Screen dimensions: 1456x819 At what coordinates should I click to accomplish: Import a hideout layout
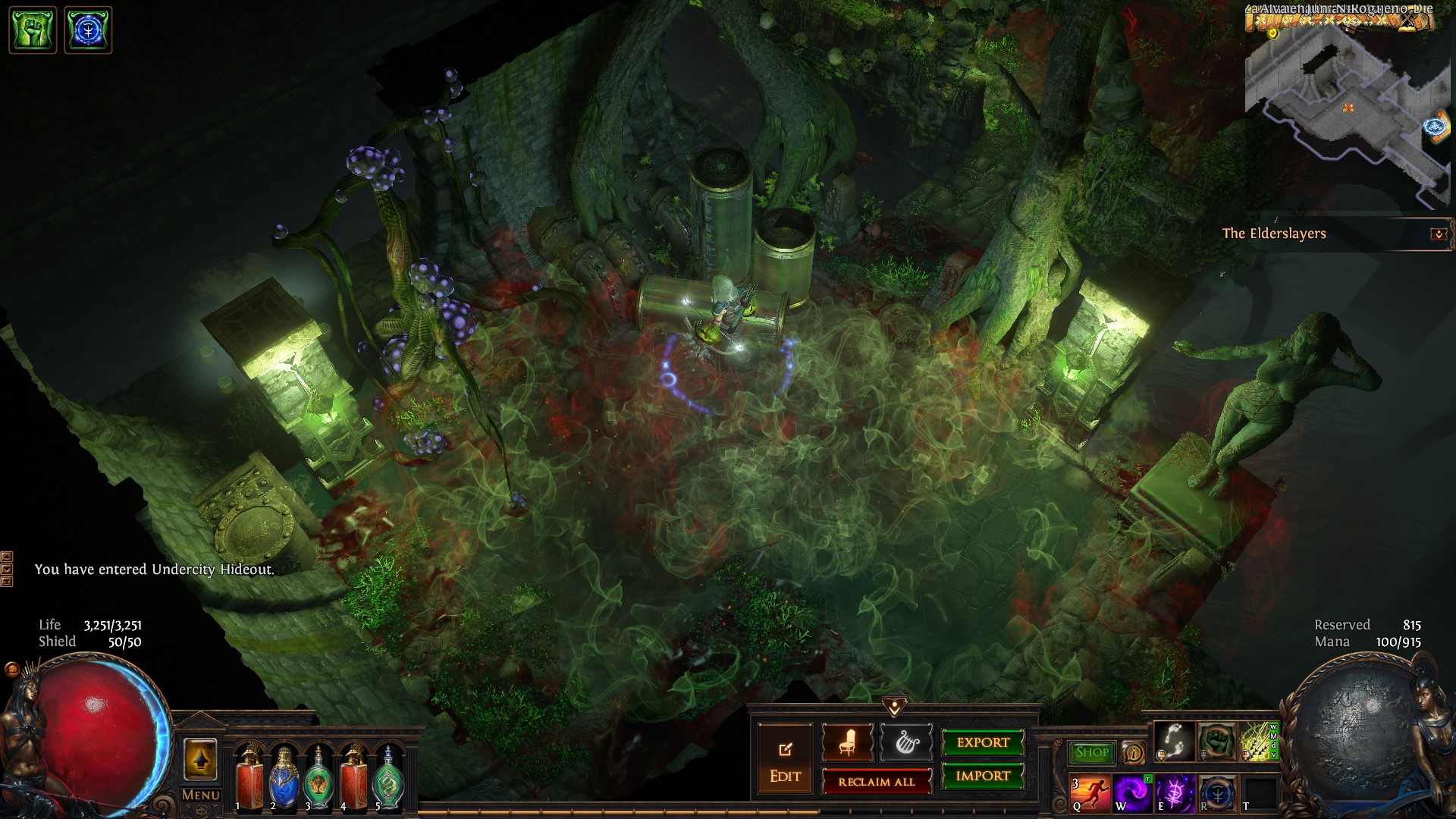tap(983, 776)
